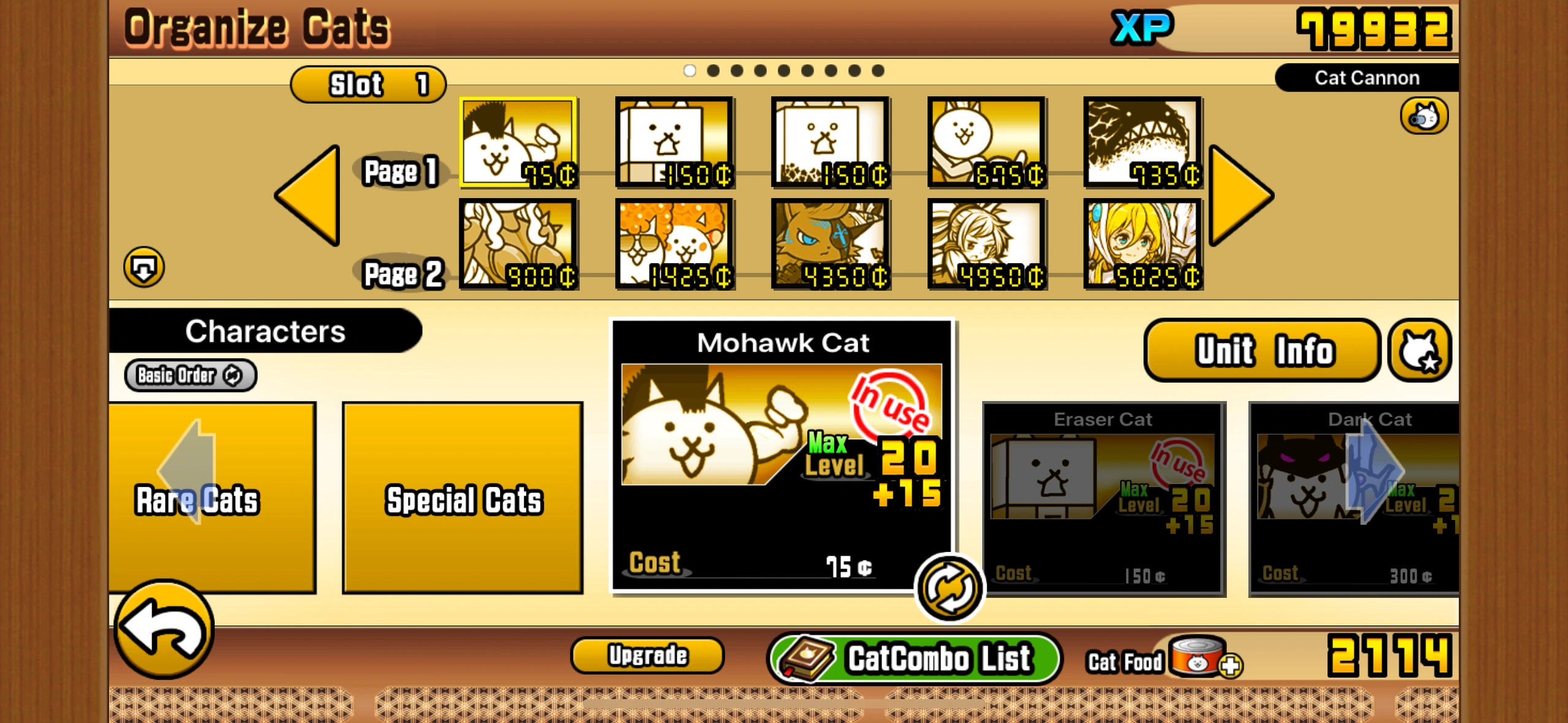The width and height of the screenshot is (1568, 723).
Task: Open the Cat Cannon unit selector icon
Action: coord(1422,116)
